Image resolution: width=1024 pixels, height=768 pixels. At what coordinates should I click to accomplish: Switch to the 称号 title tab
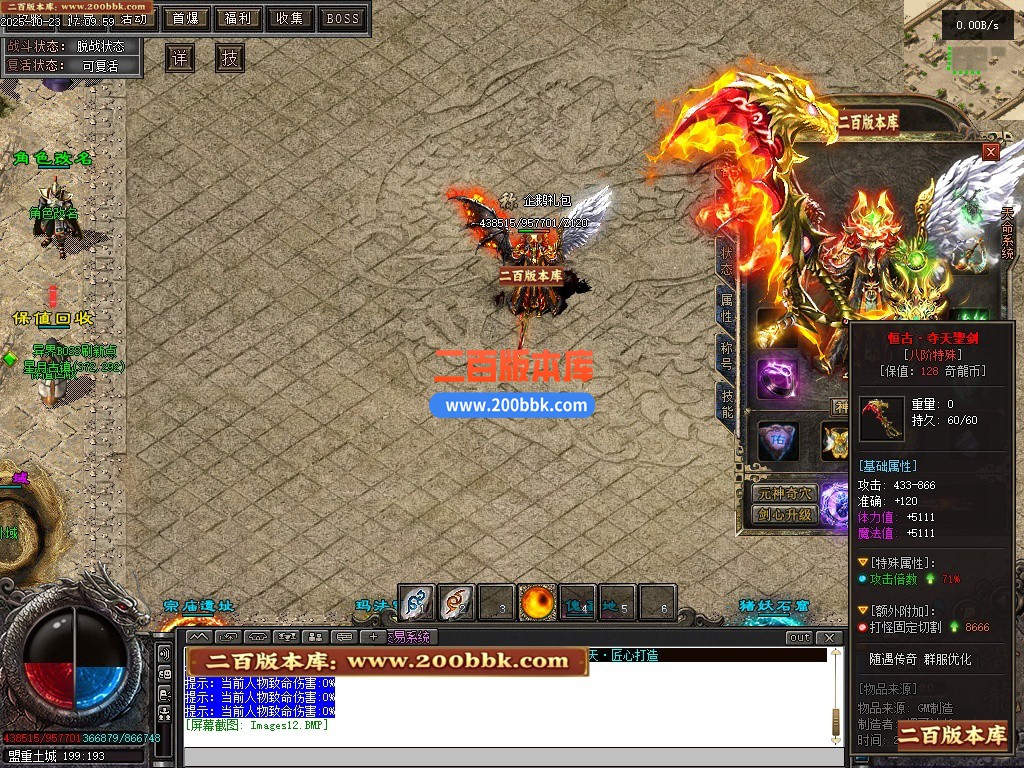(x=727, y=355)
